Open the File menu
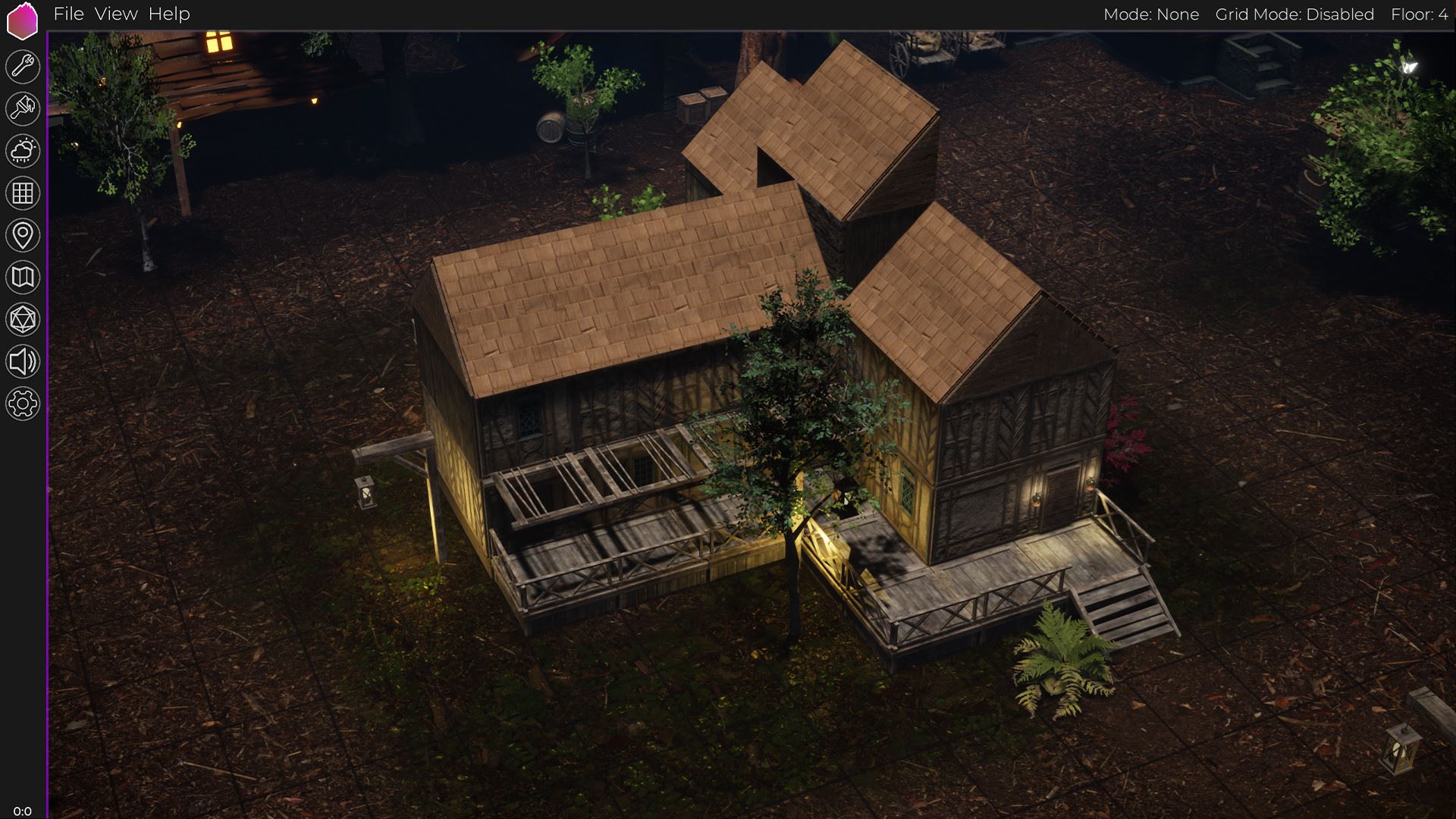Screen dimensions: 1456x819 point(68,14)
